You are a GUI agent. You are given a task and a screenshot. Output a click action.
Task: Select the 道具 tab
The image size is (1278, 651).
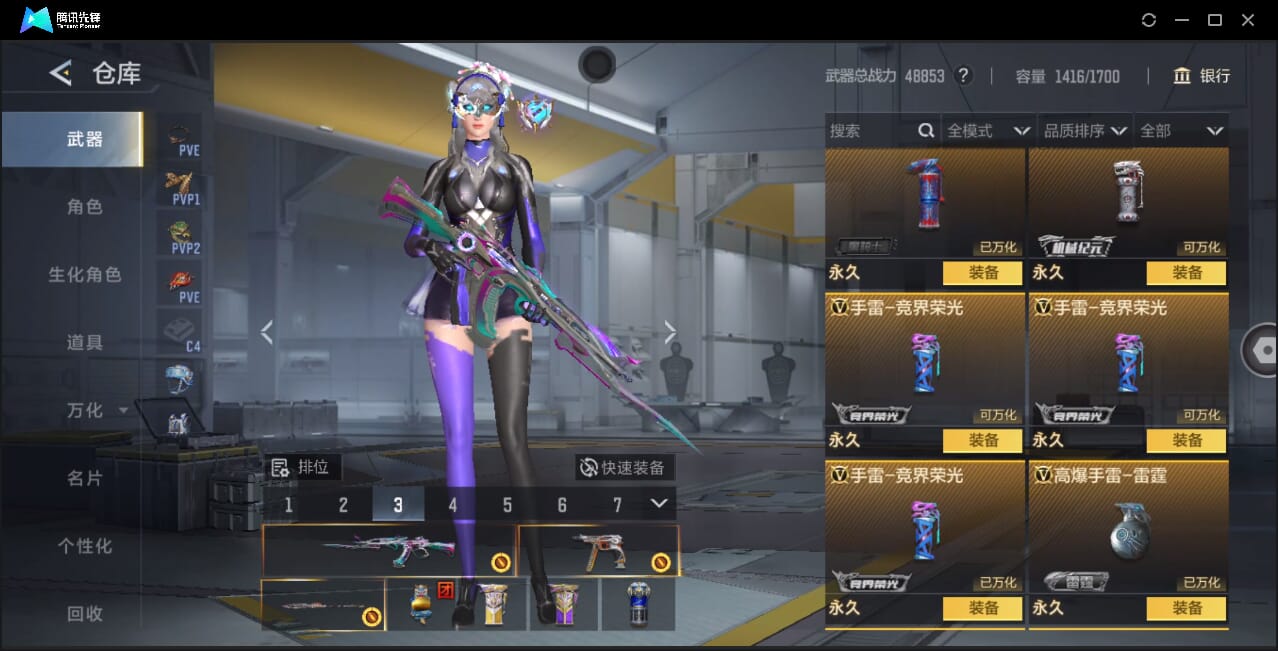(85, 342)
